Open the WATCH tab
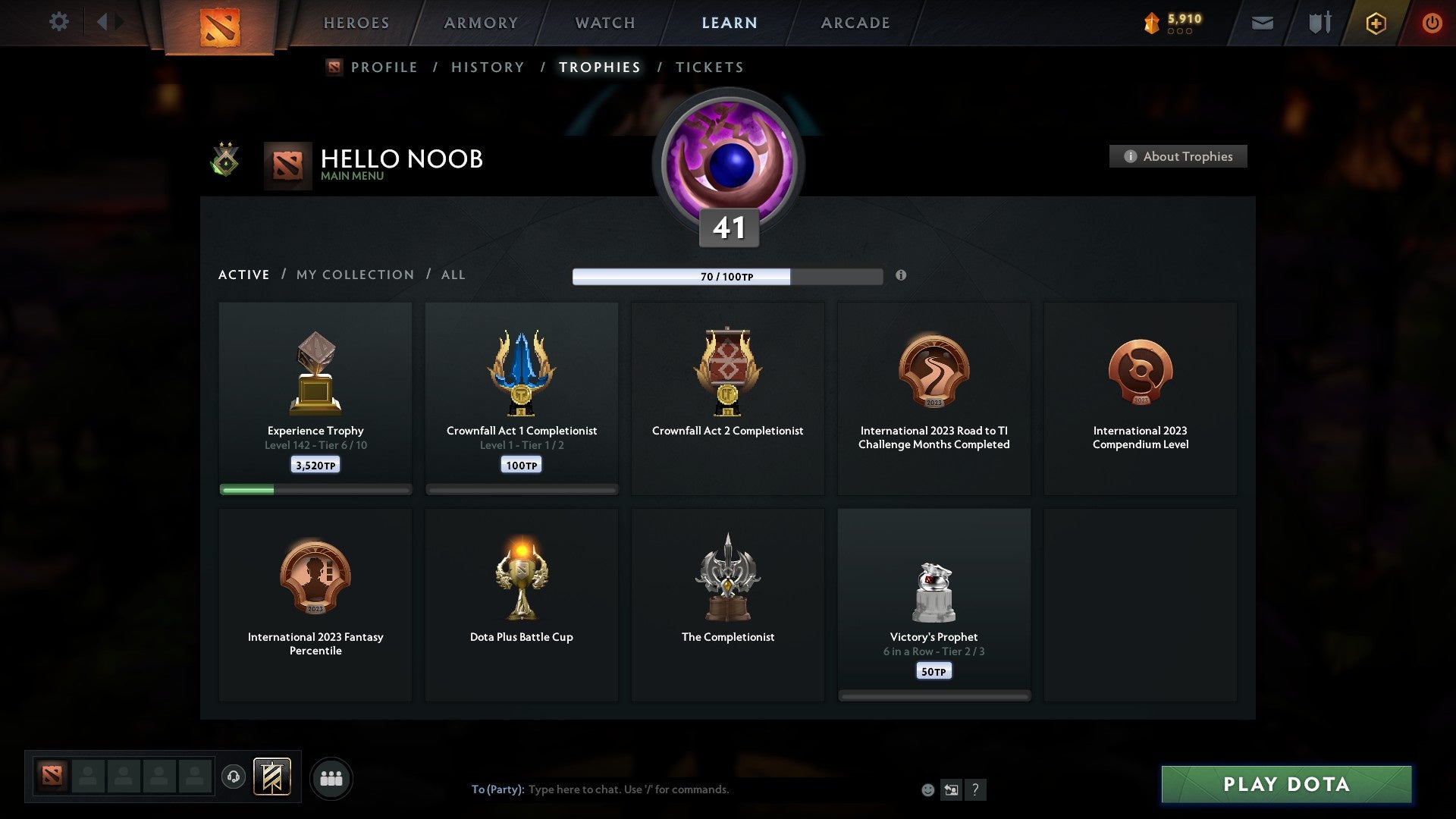The image size is (1456, 819). click(x=604, y=23)
